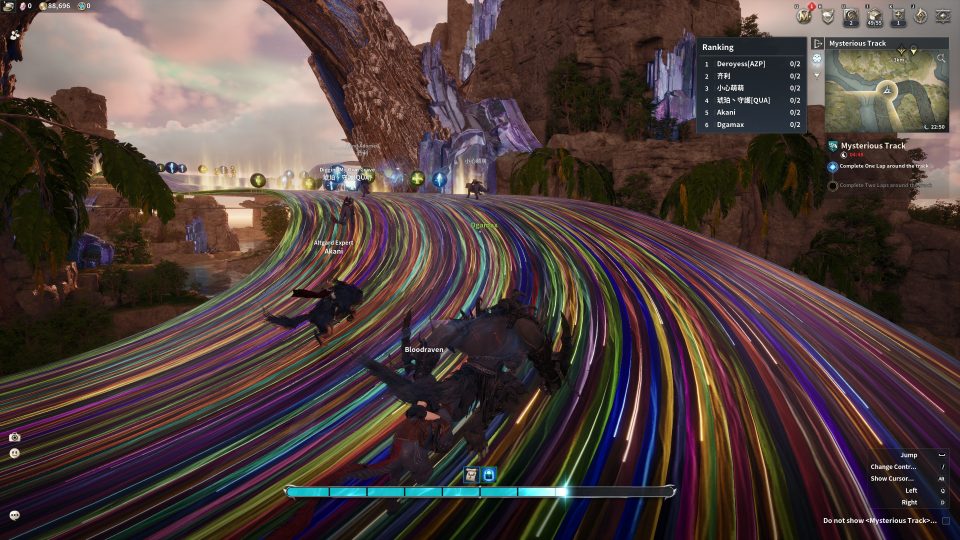960x540 pixels.
Task: Click the round blue icon beside the minimap
Action: pyautogui.click(x=817, y=59)
